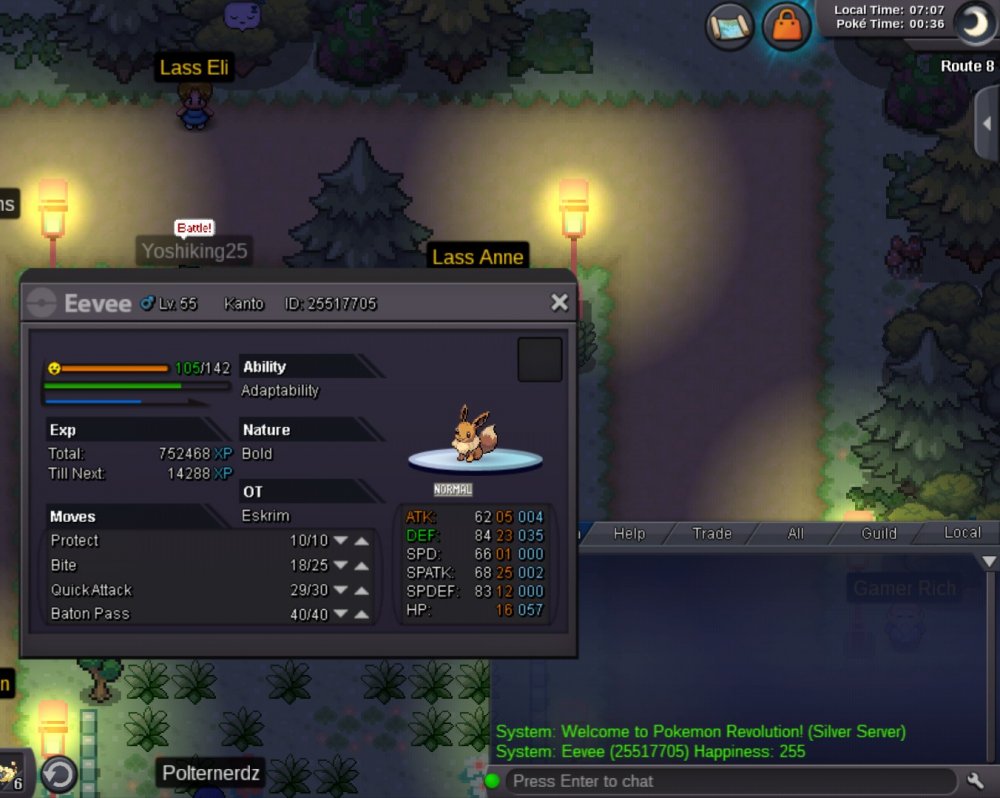Select Eevee's empty held item slot

[540, 360]
